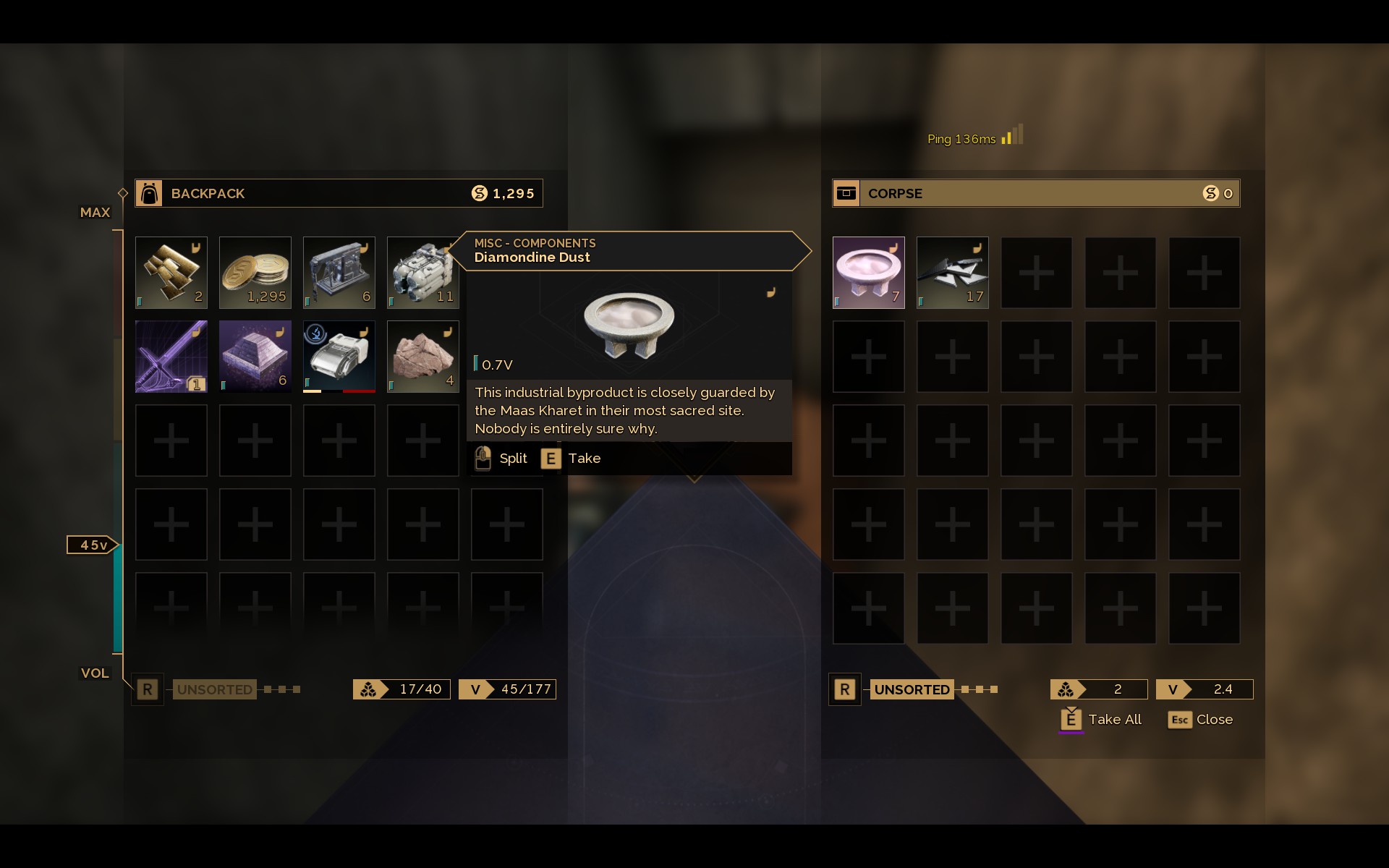Close the corpse loot window
1389x868 pixels.
point(1200,720)
